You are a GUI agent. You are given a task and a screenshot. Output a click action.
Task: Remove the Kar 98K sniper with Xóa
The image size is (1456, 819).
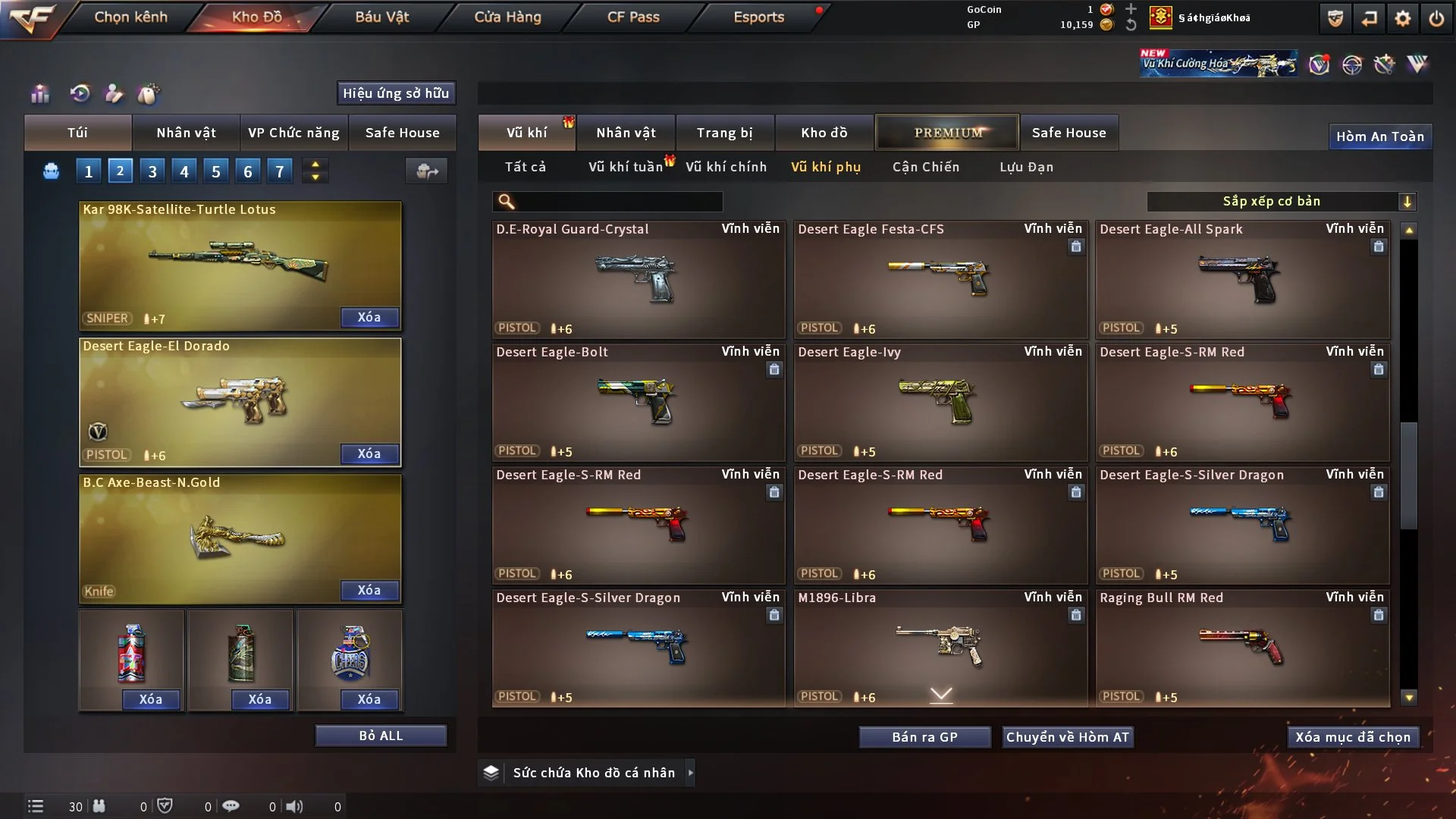(369, 317)
